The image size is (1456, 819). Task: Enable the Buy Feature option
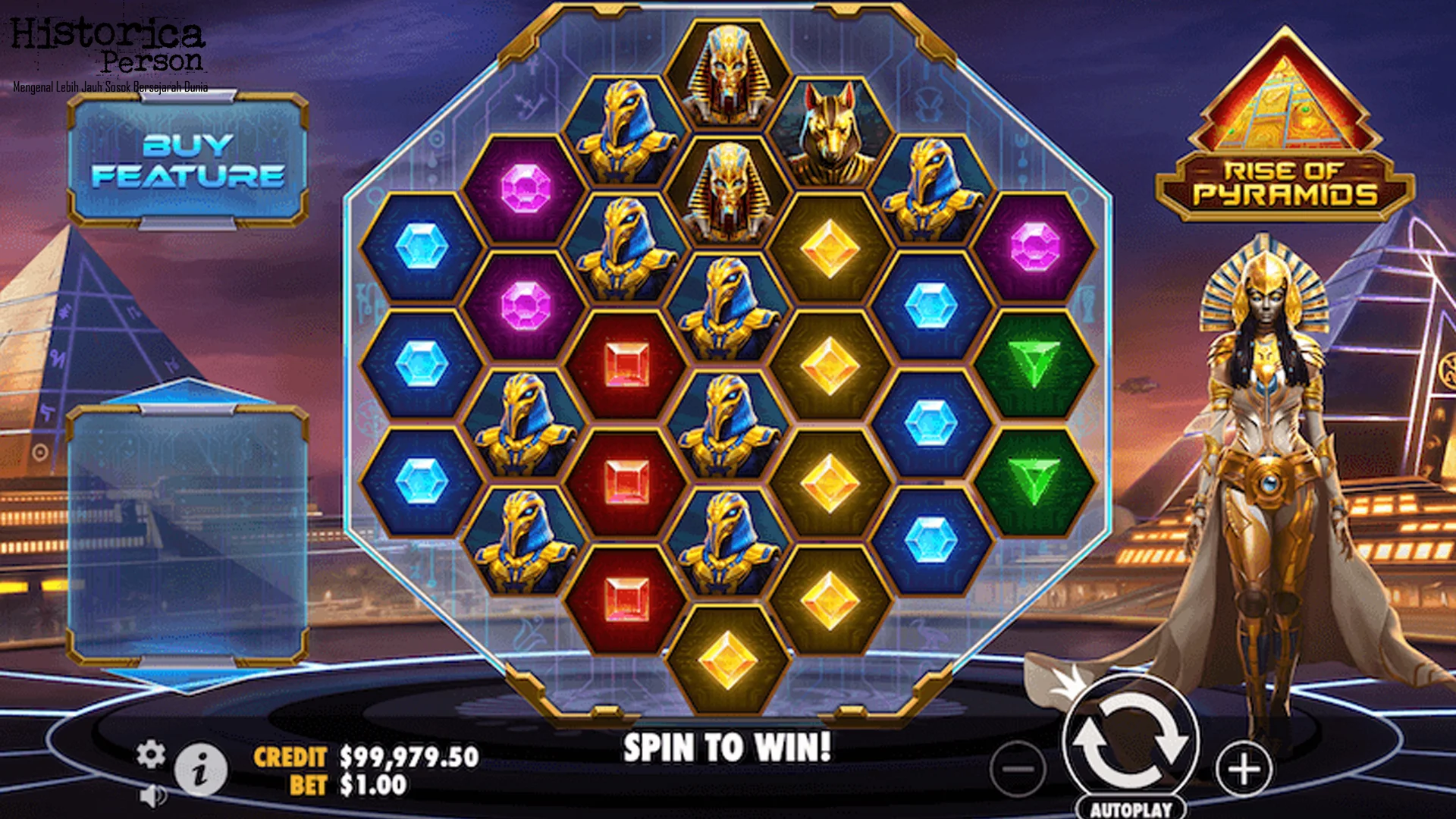pyautogui.click(x=188, y=158)
